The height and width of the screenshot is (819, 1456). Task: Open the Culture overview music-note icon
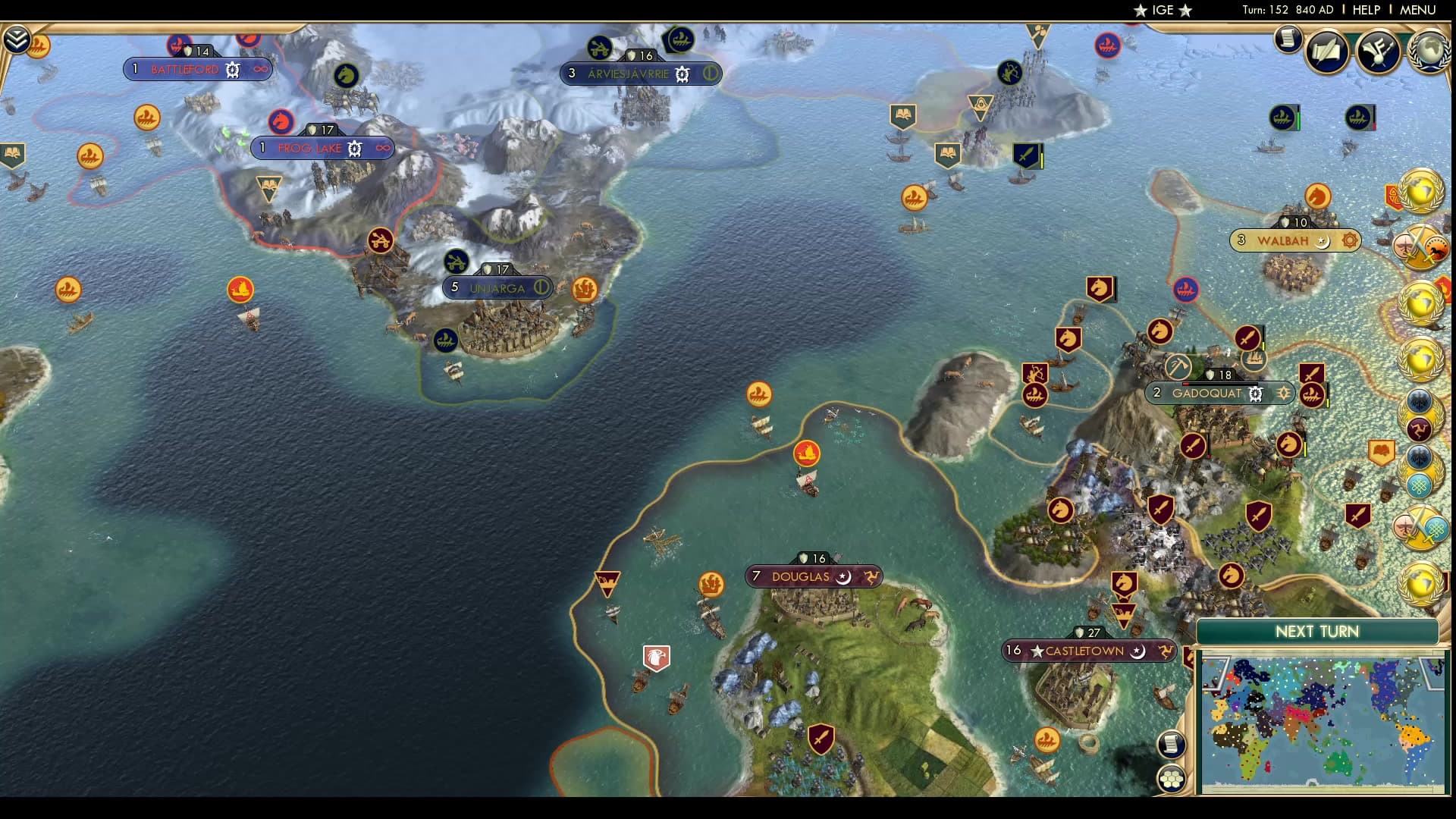1376,49
